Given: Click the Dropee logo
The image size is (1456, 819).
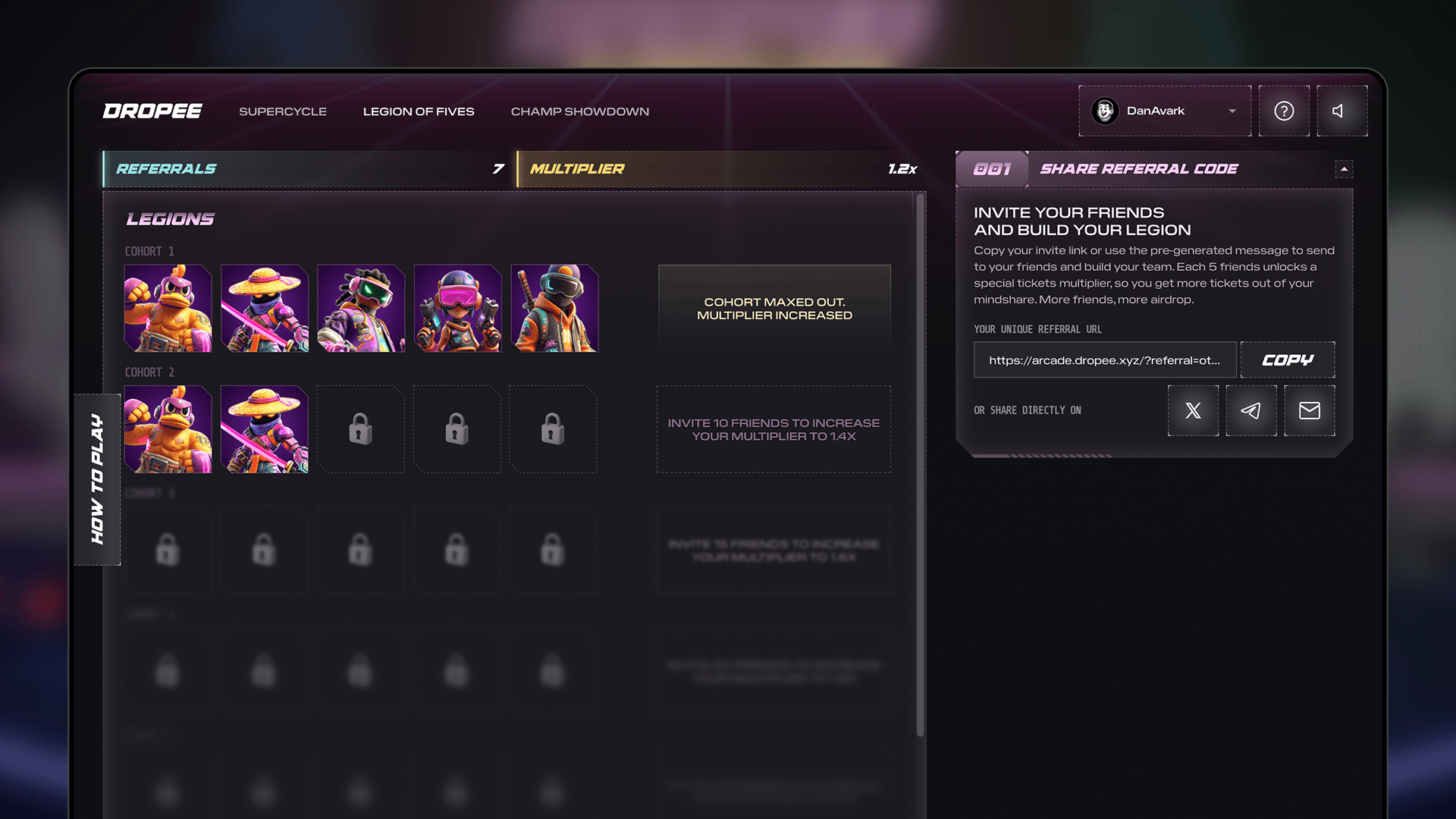Looking at the screenshot, I should pyautogui.click(x=152, y=111).
